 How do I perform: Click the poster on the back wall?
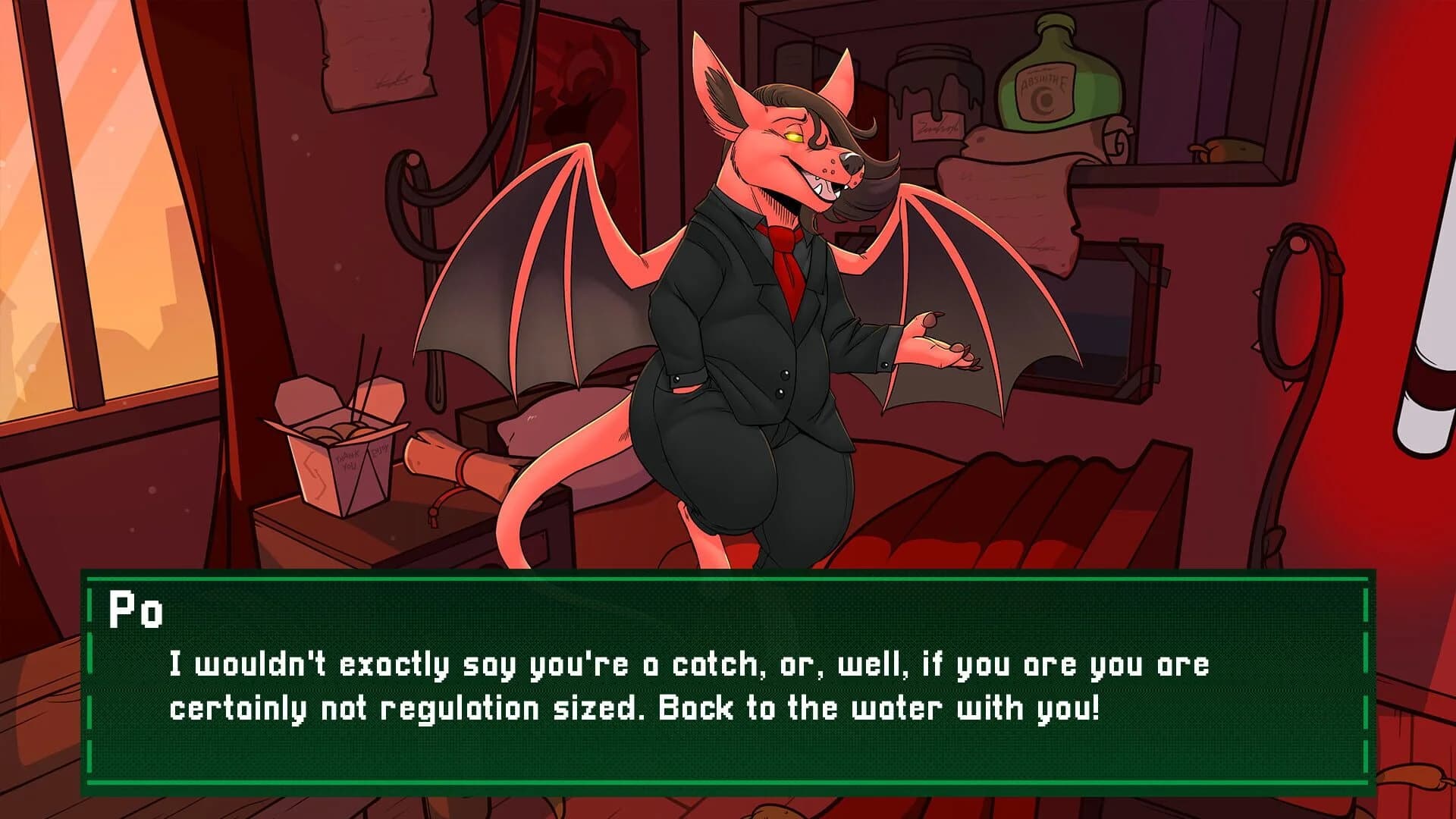click(x=576, y=99)
